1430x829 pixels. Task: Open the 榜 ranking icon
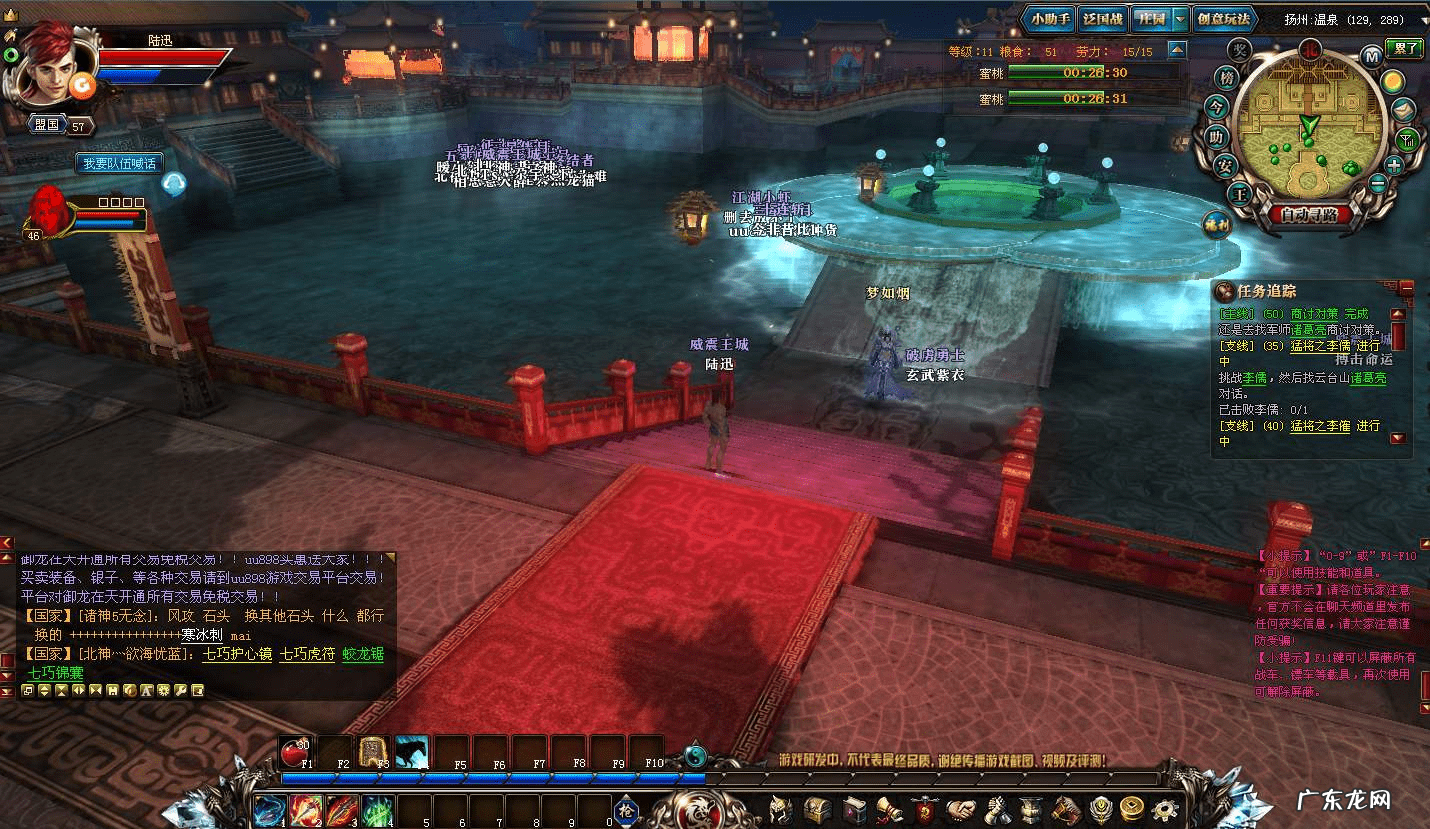1226,77
